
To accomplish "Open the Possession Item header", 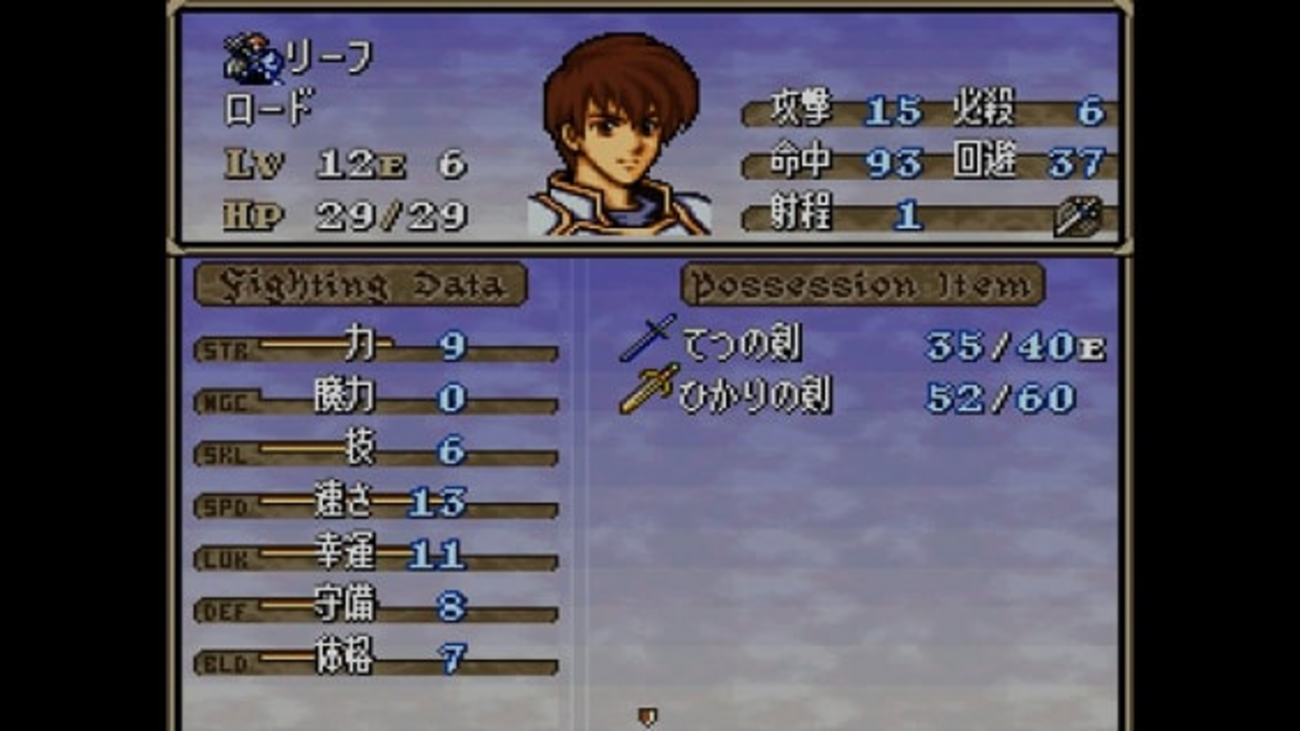I will 862,285.
